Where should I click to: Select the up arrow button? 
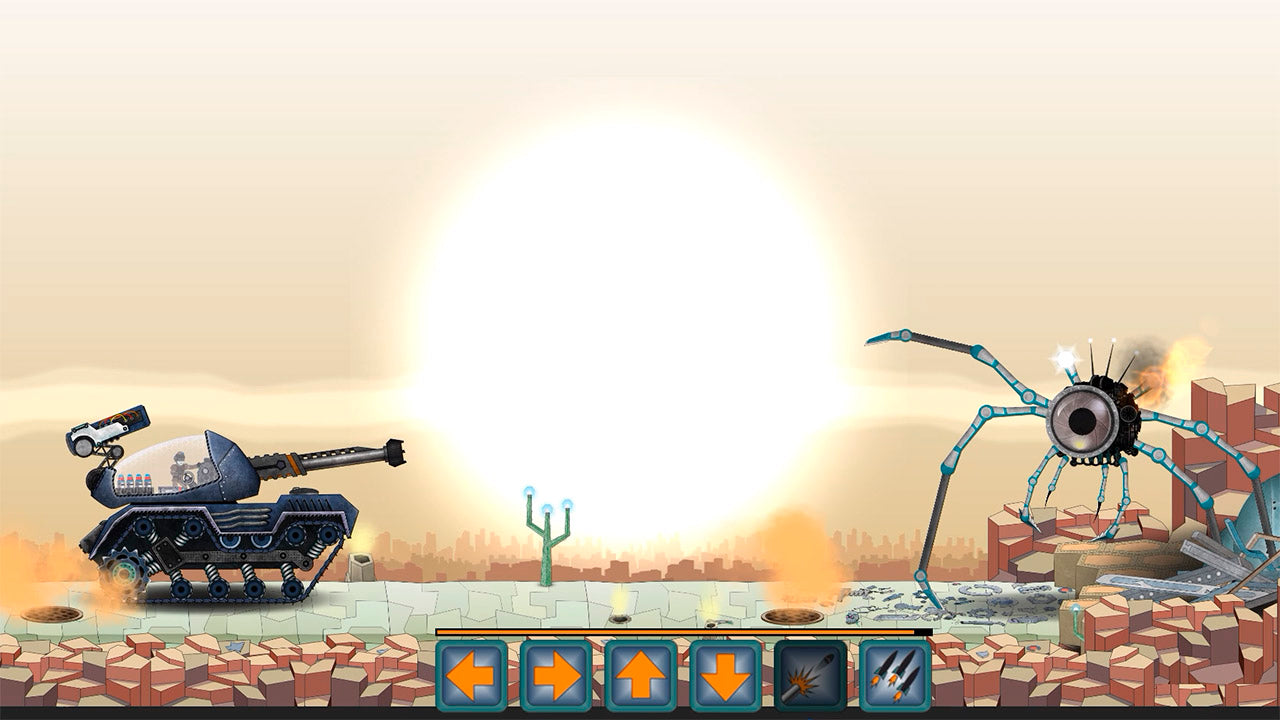pos(641,676)
